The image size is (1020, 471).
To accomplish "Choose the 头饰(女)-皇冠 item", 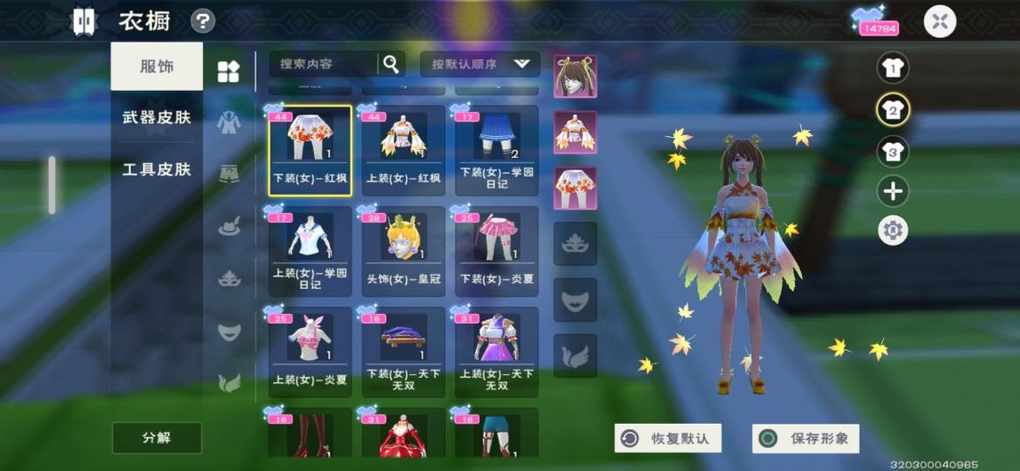I will click(402, 249).
